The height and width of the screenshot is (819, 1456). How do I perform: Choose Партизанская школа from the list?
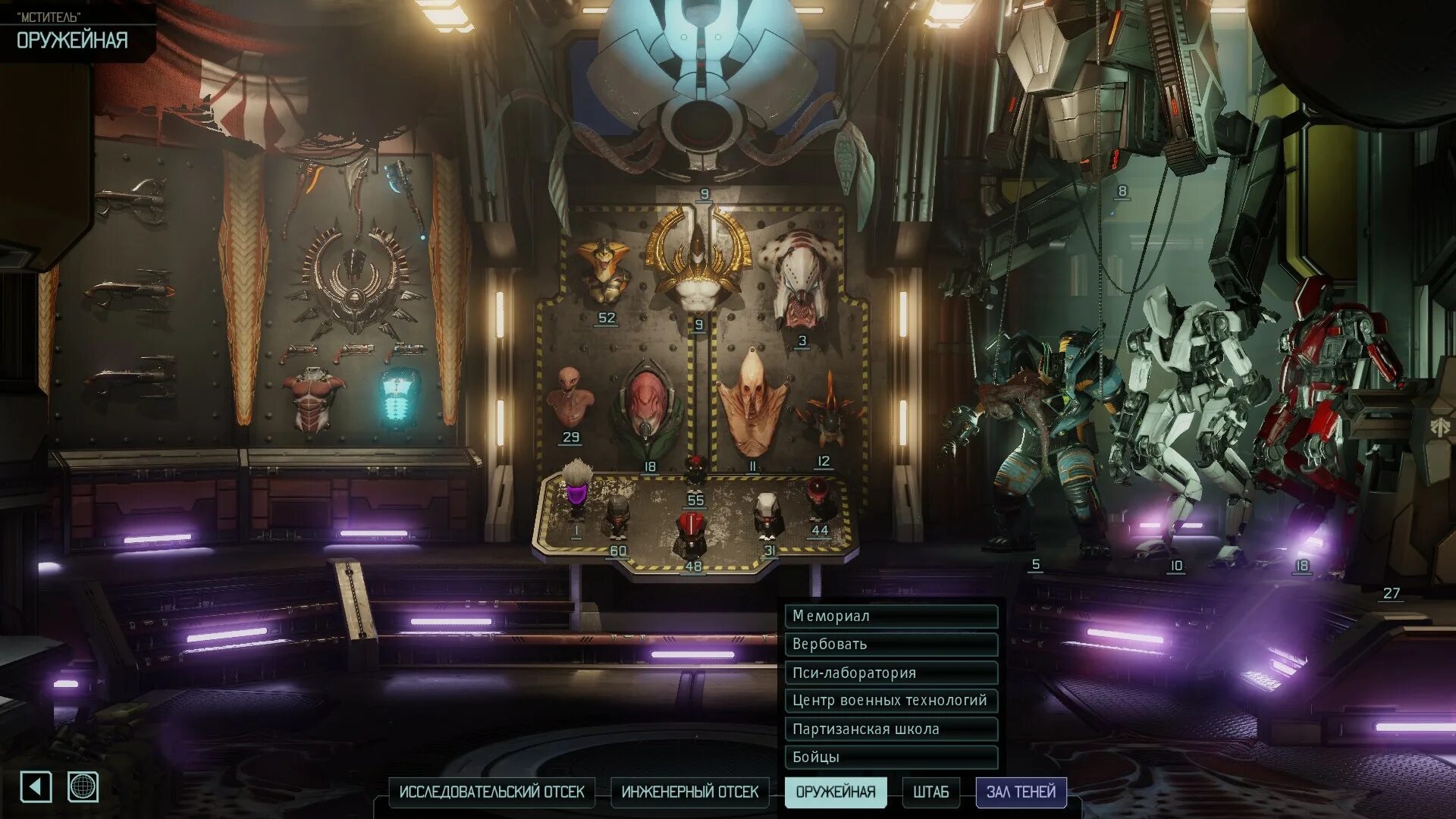(890, 729)
